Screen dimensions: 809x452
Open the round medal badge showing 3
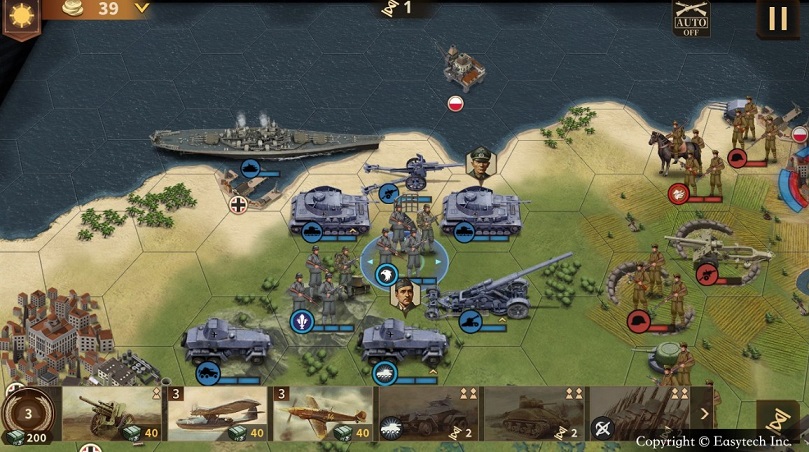28,413
